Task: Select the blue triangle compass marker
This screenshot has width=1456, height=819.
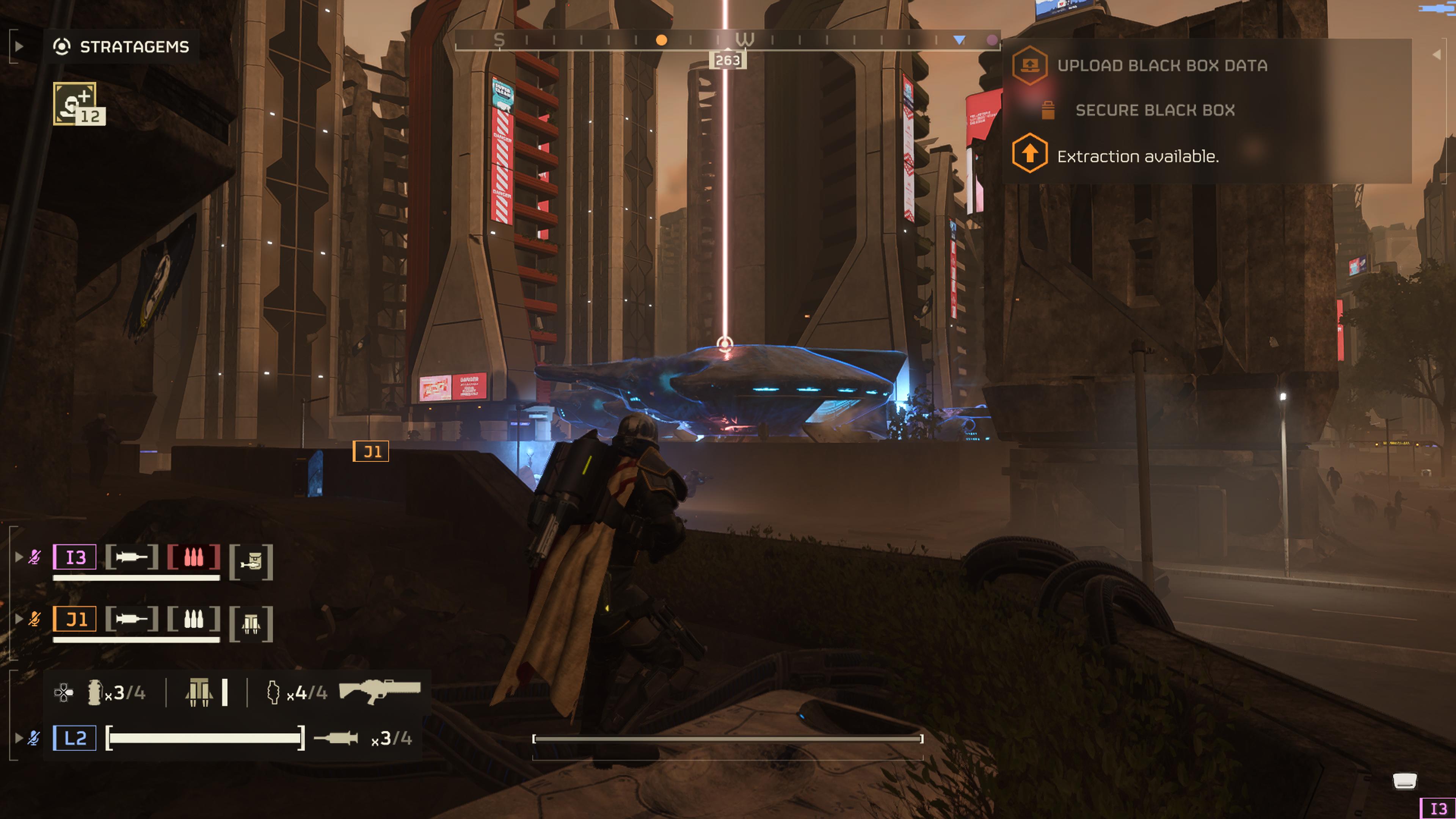Action: (959, 40)
